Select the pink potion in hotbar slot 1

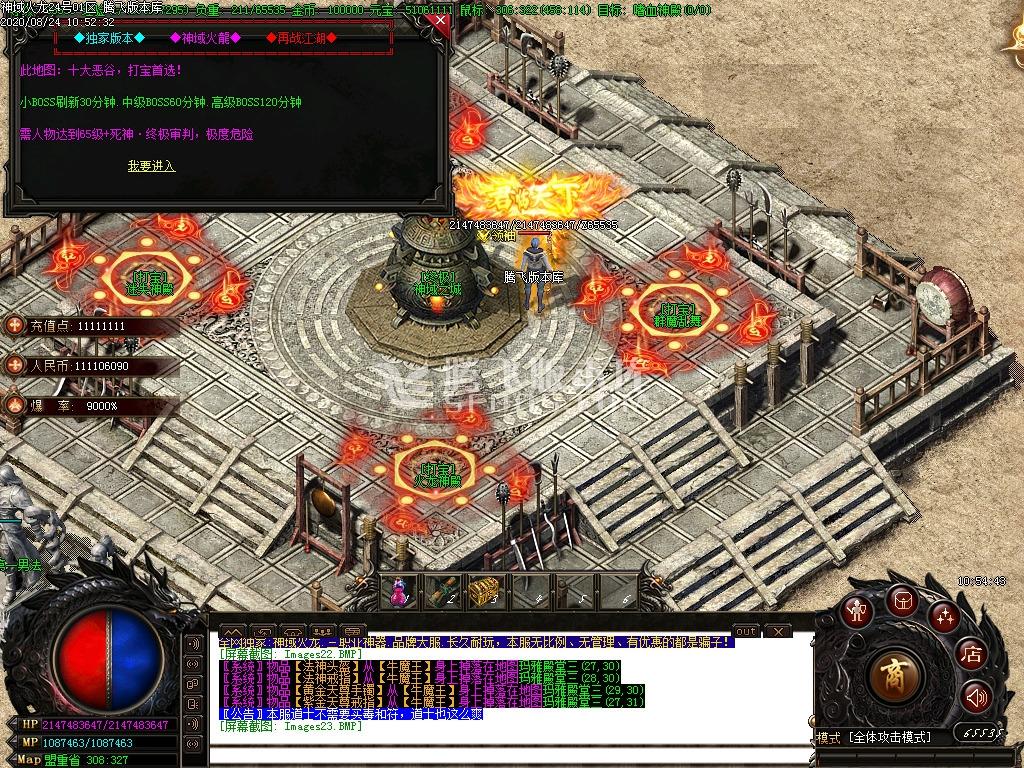400,593
